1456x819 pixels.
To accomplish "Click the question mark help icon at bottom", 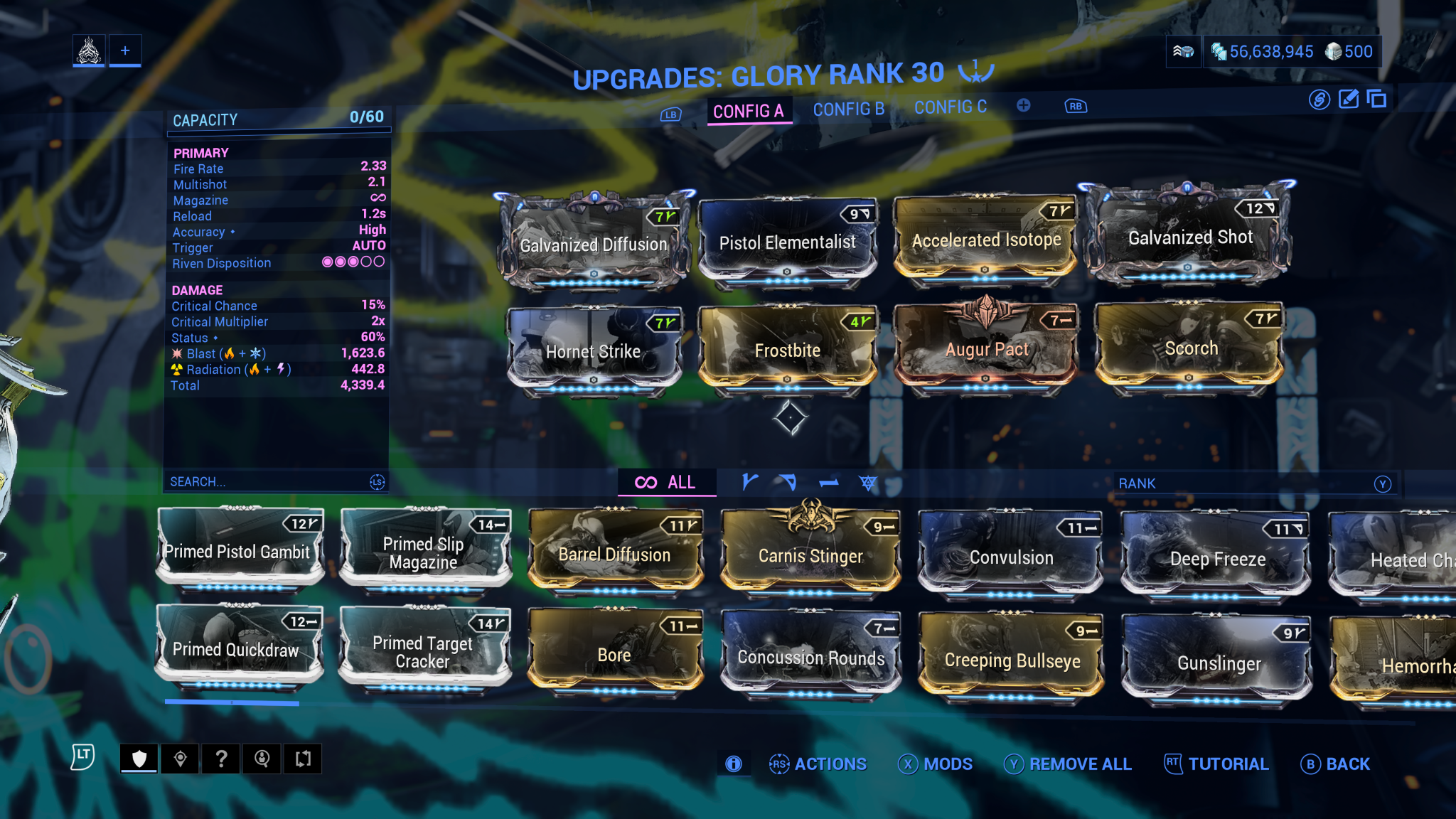I will [x=221, y=758].
